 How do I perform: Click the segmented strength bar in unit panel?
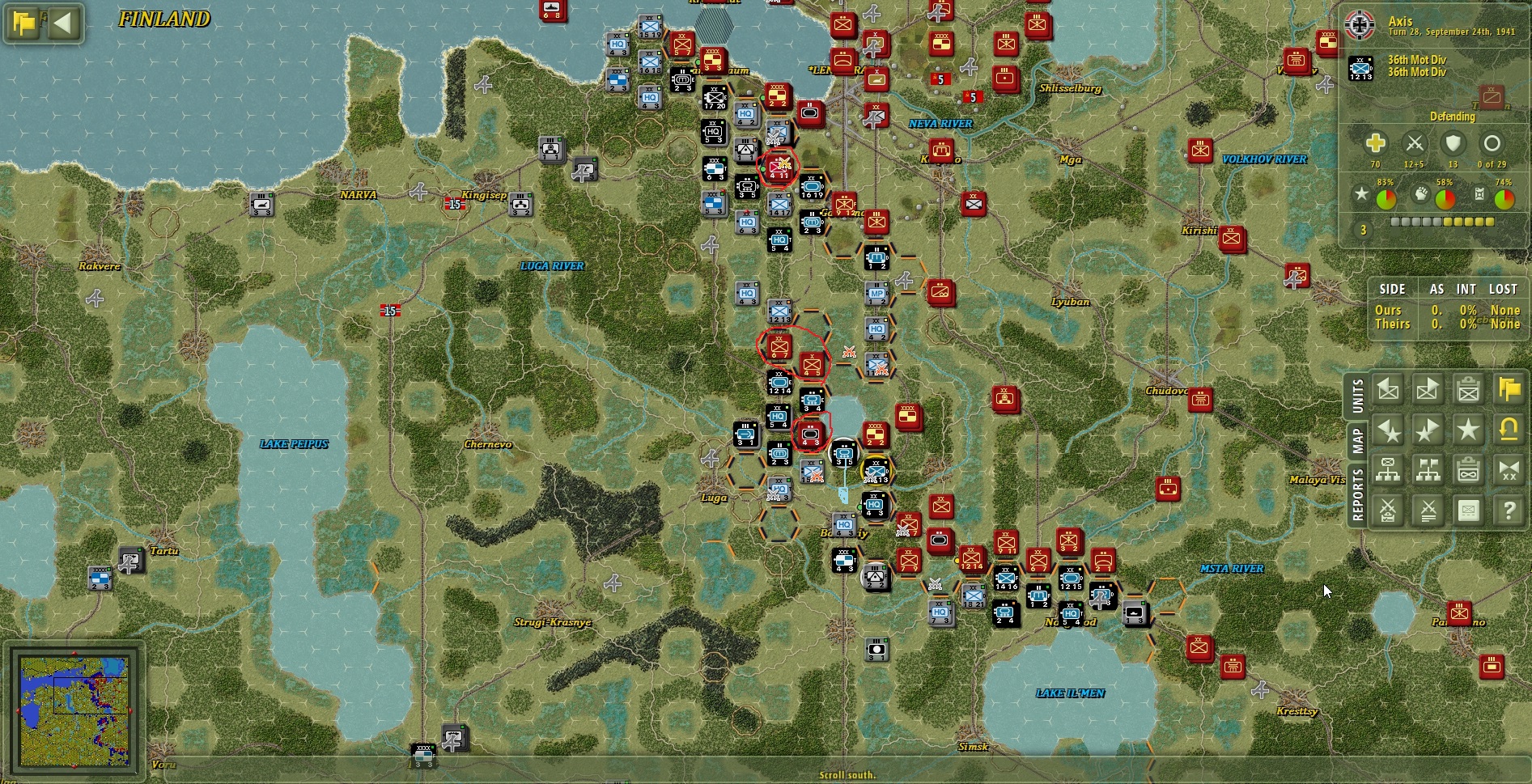coord(1441,220)
